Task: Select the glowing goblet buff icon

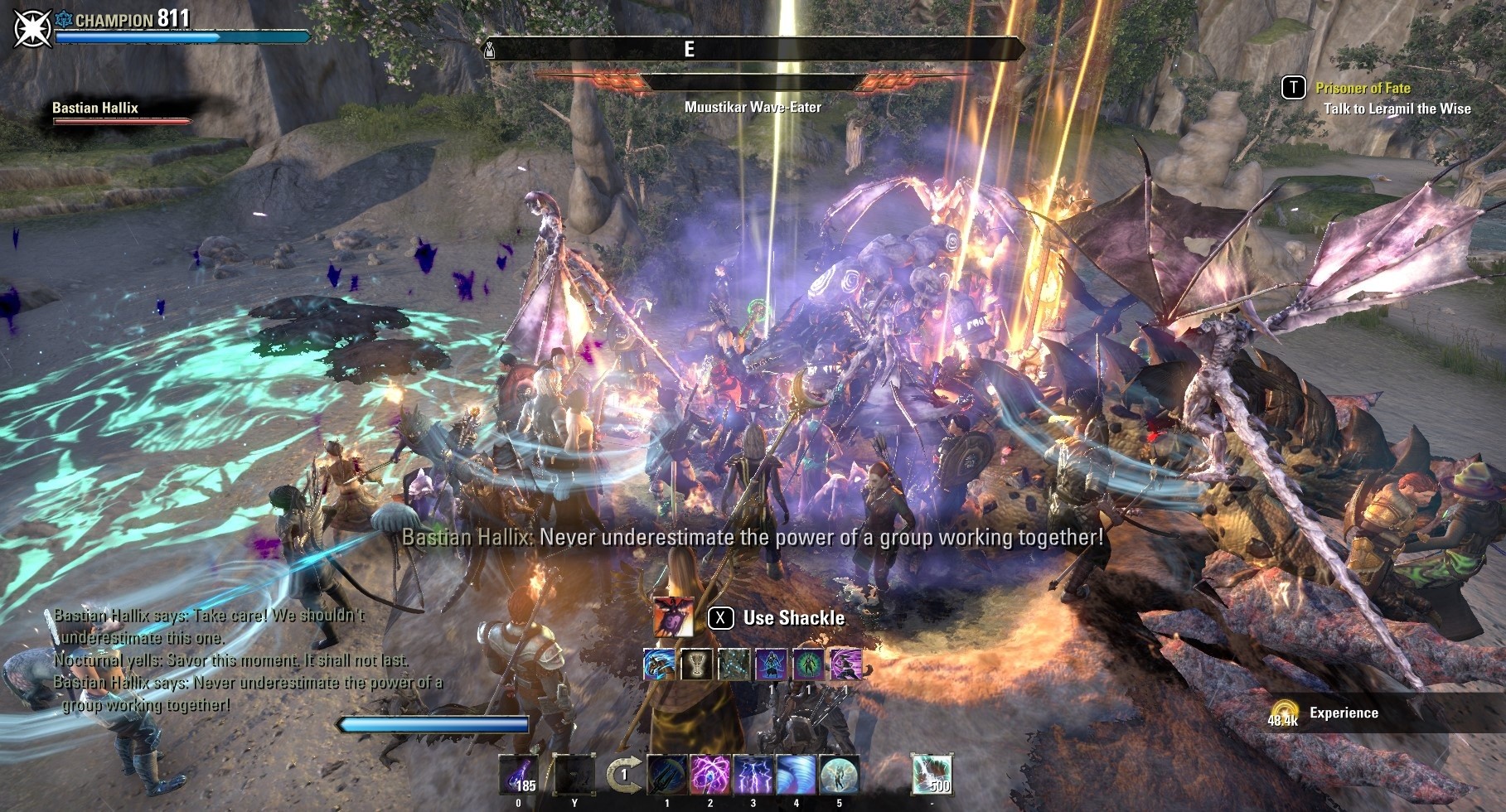Action: point(696,665)
